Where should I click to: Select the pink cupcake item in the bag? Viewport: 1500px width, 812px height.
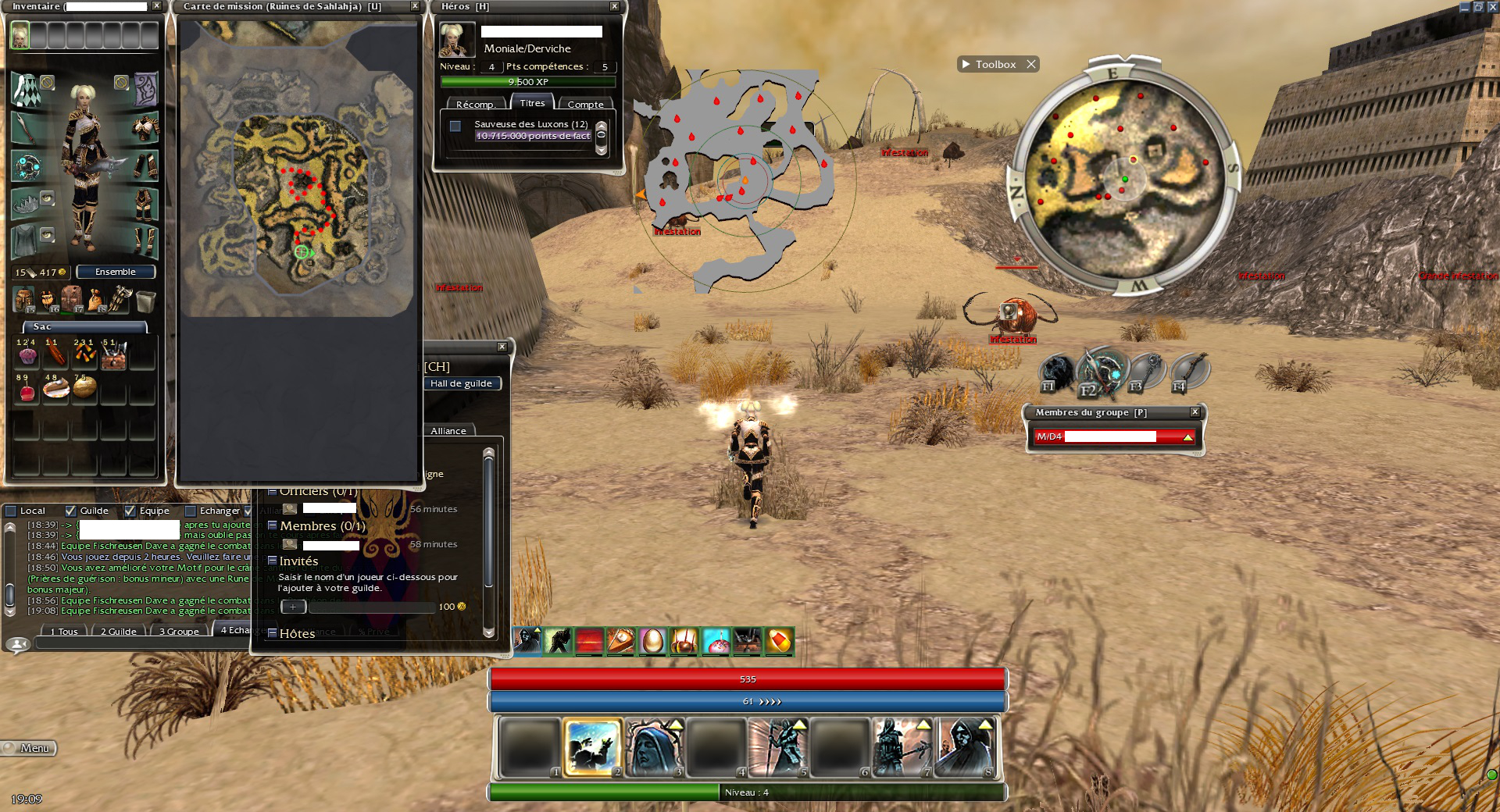27,356
